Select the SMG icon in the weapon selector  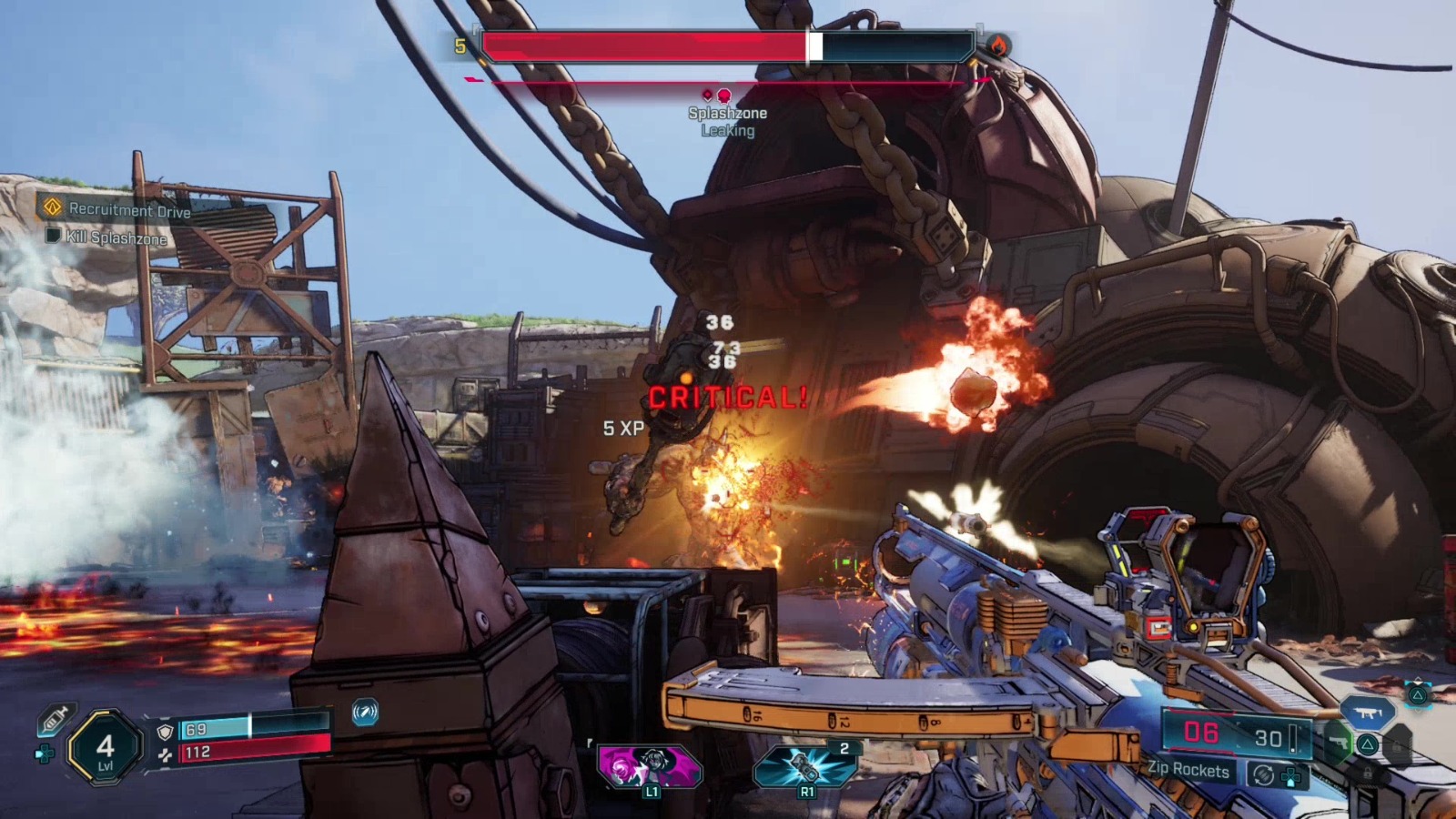tap(1369, 713)
